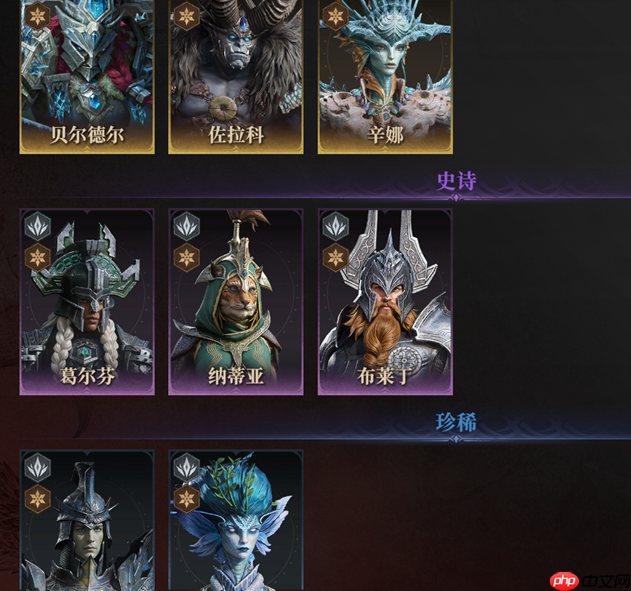The height and width of the screenshot is (591, 631).
Task: Select the 纳蒂亚 hero card
Action: (236, 301)
